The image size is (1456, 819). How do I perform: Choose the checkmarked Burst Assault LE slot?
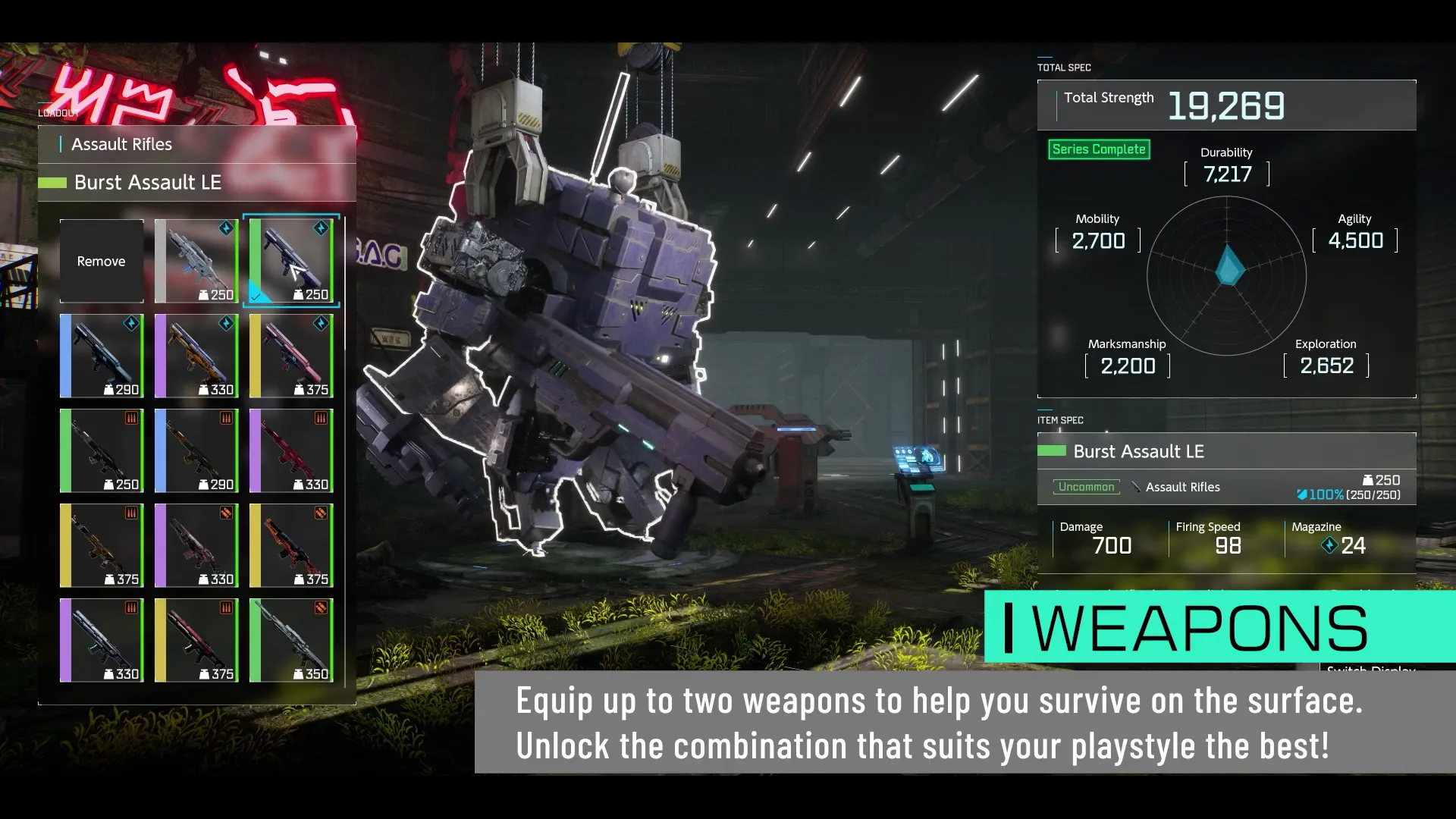click(291, 261)
